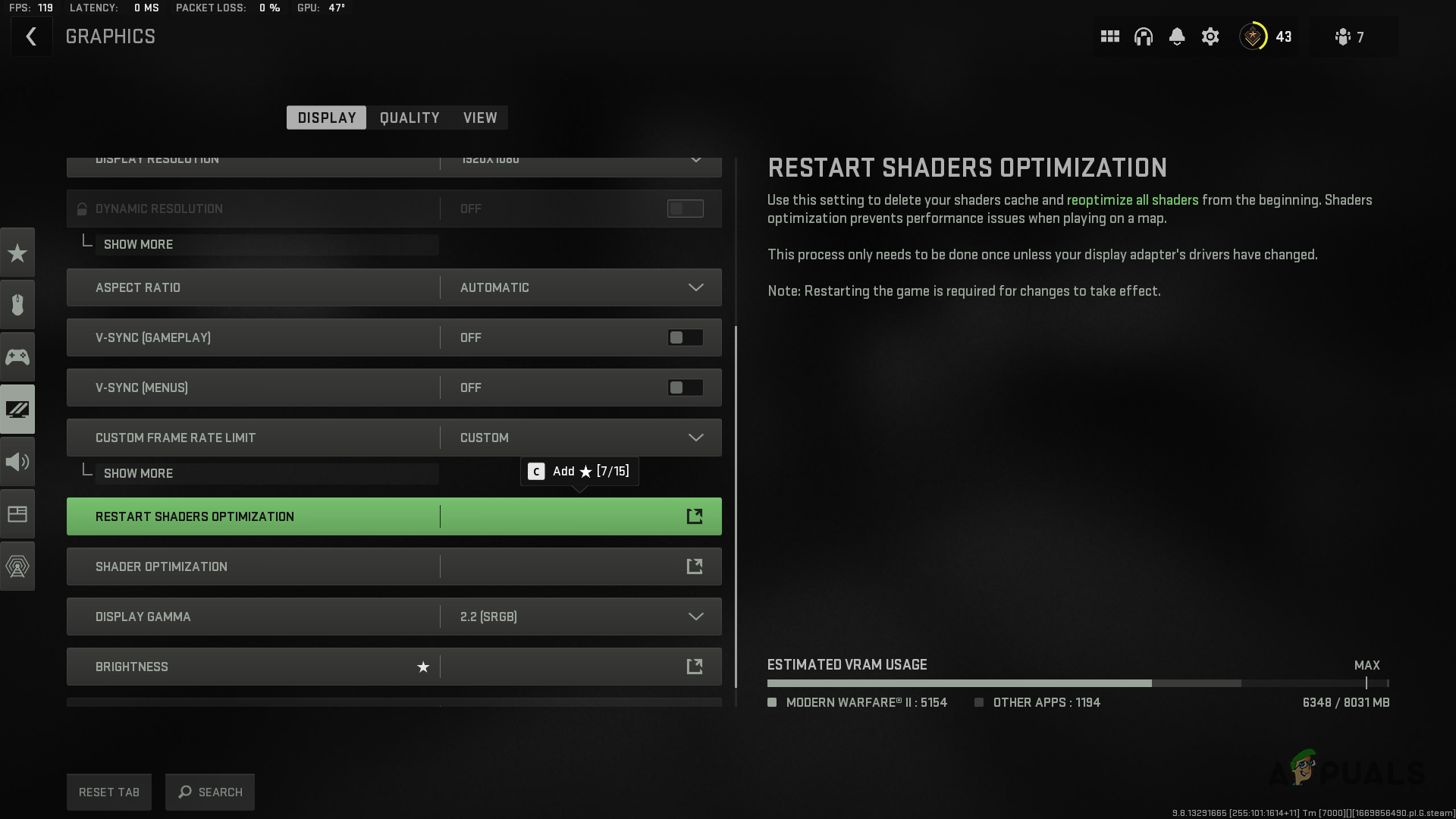Click the reoptimize all shaders link

click(1132, 199)
